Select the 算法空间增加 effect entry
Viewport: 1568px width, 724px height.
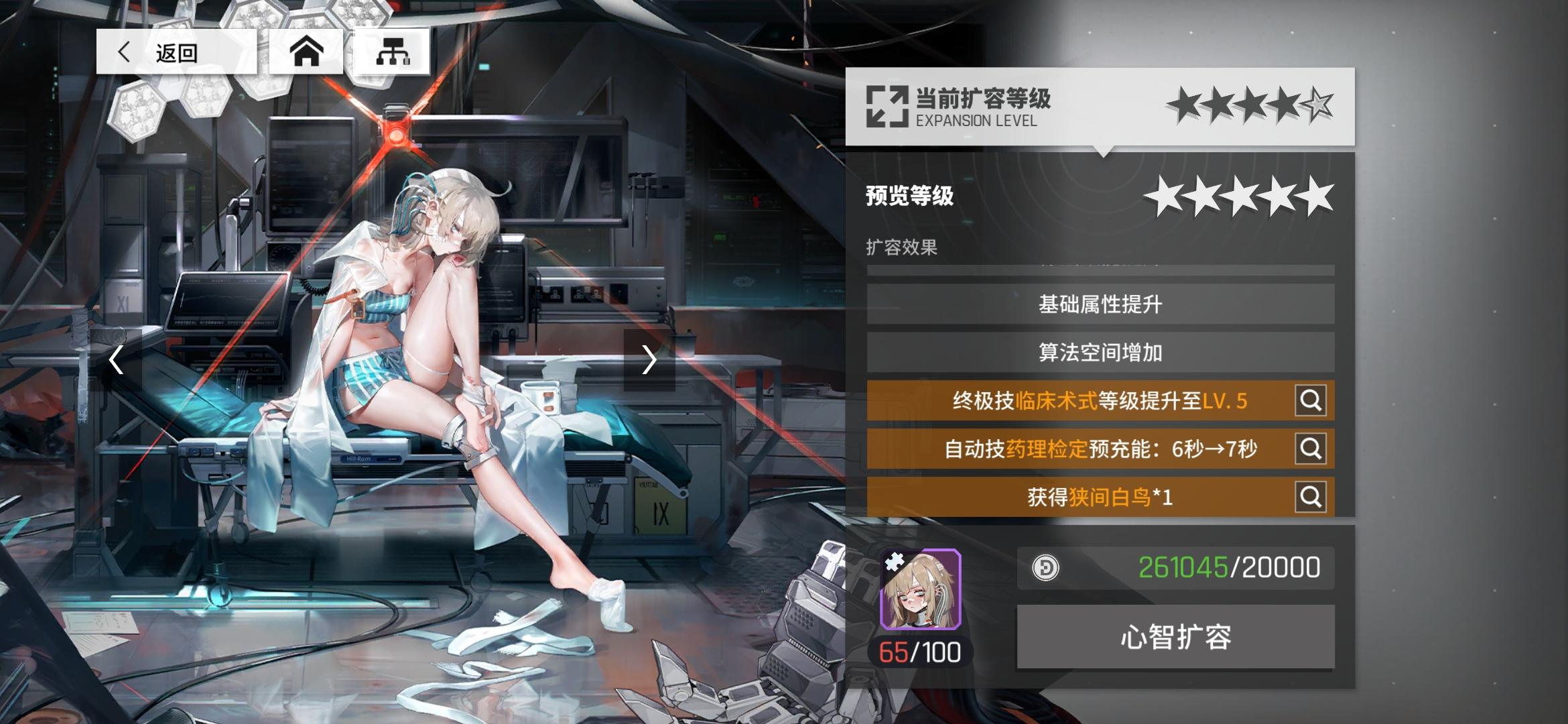tap(1099, 353)
